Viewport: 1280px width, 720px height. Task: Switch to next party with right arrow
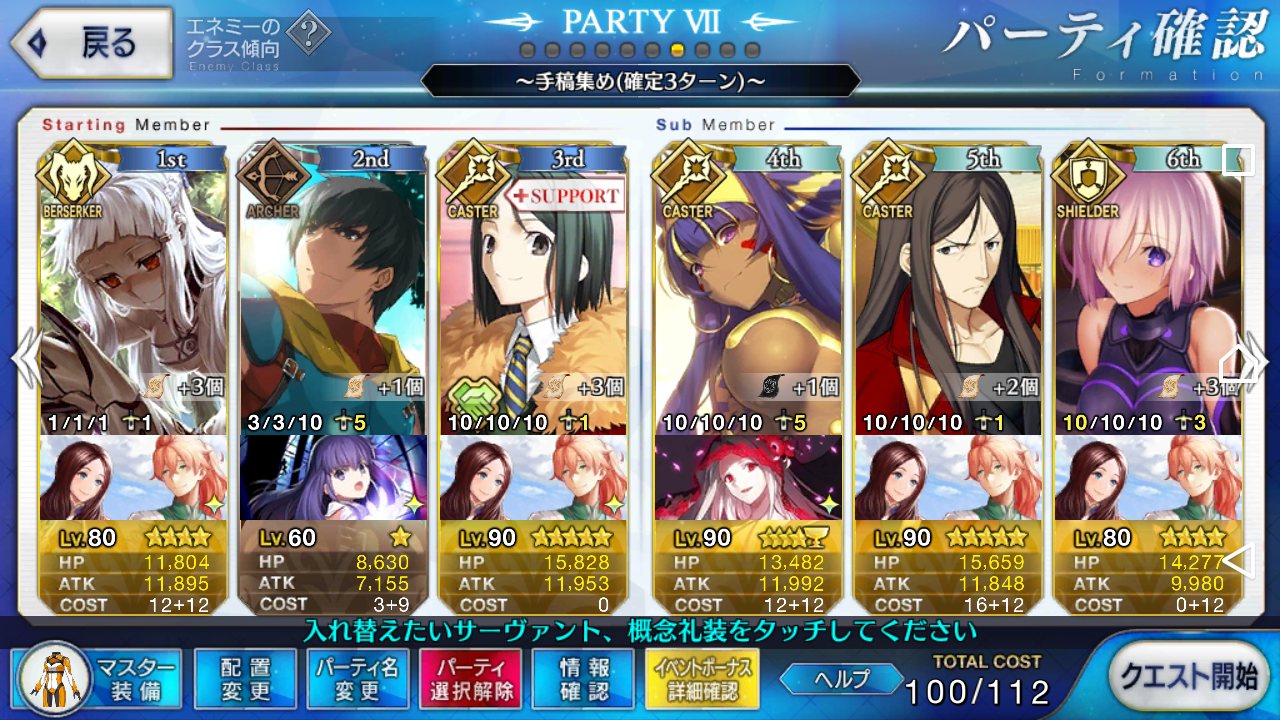tap(1256, 360)
